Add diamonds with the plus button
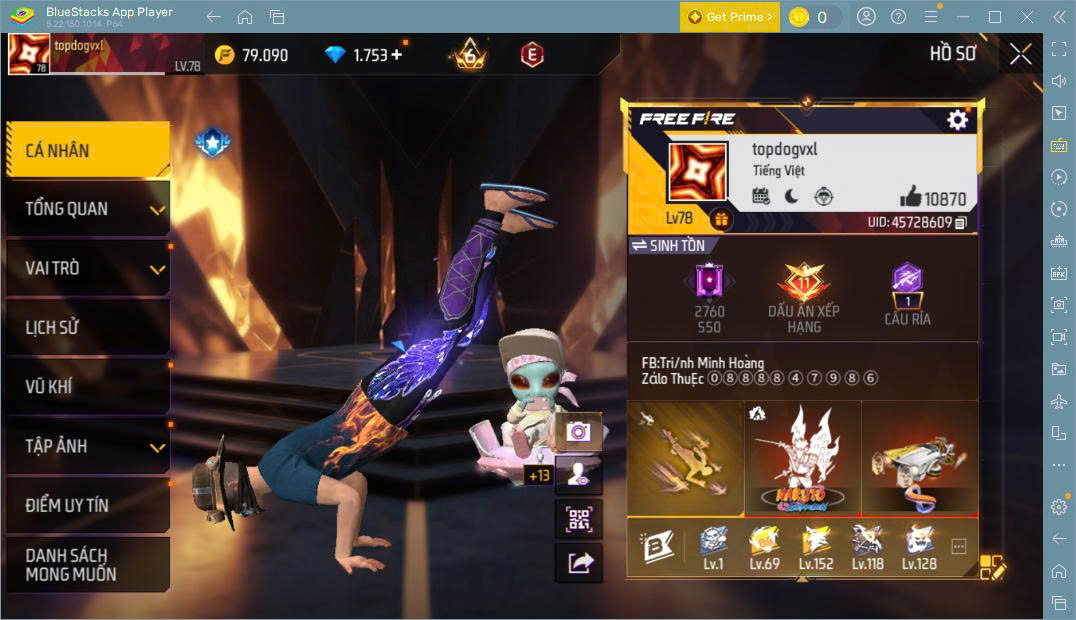This screenshot has height=620, width=1076. (397, 55)
